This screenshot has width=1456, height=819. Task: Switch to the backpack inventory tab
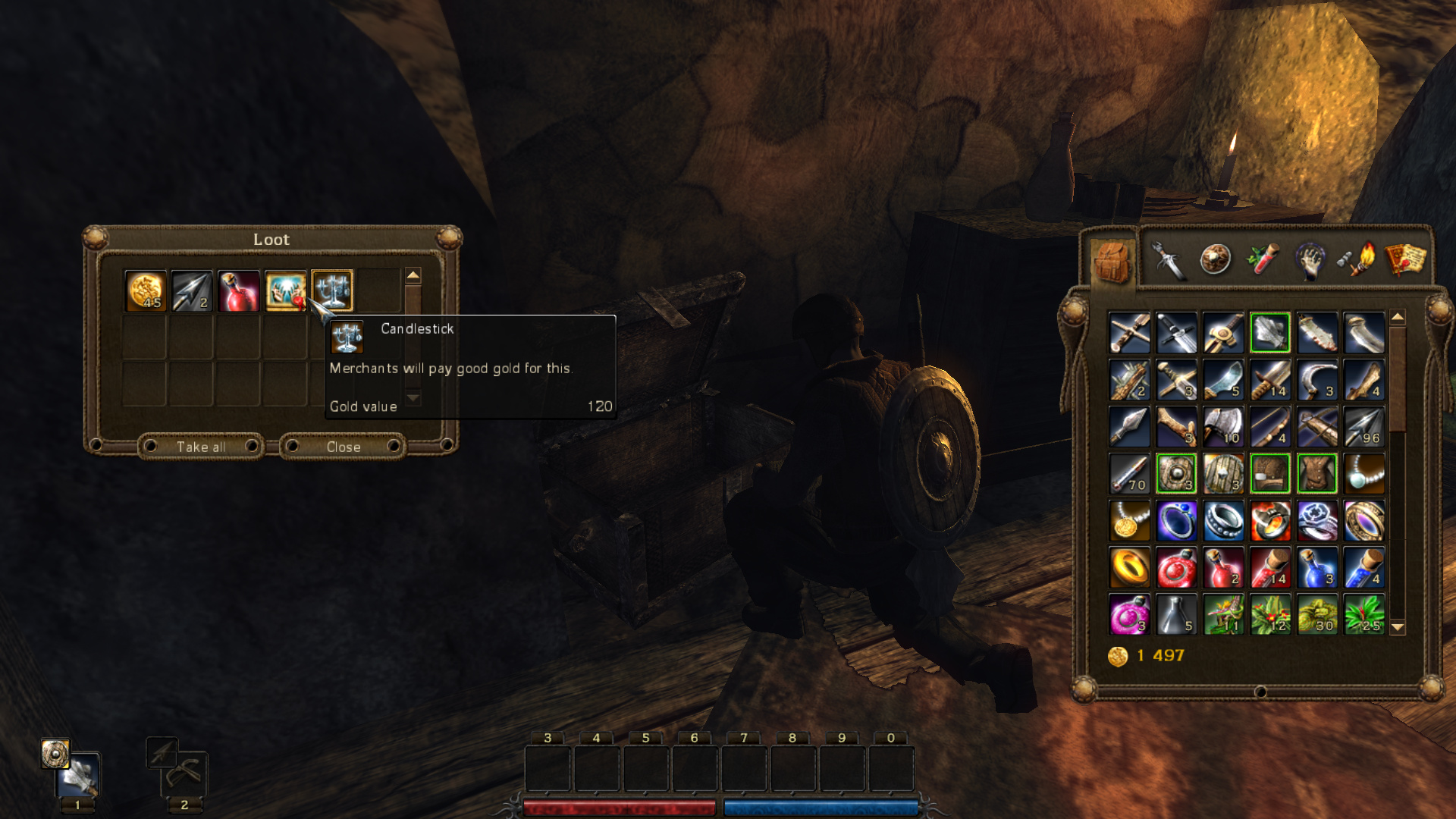pos(1112,260)
